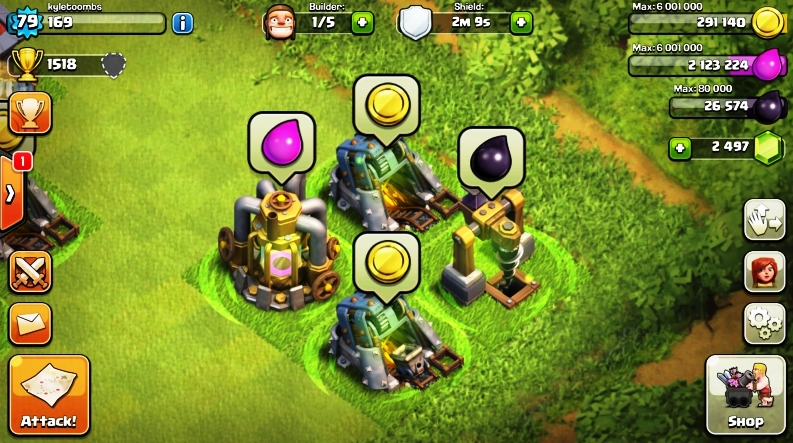Tap the Attack! button
The height and width of the screenshot is (443, 793).
pyautogui.click(x=49, y=397)
